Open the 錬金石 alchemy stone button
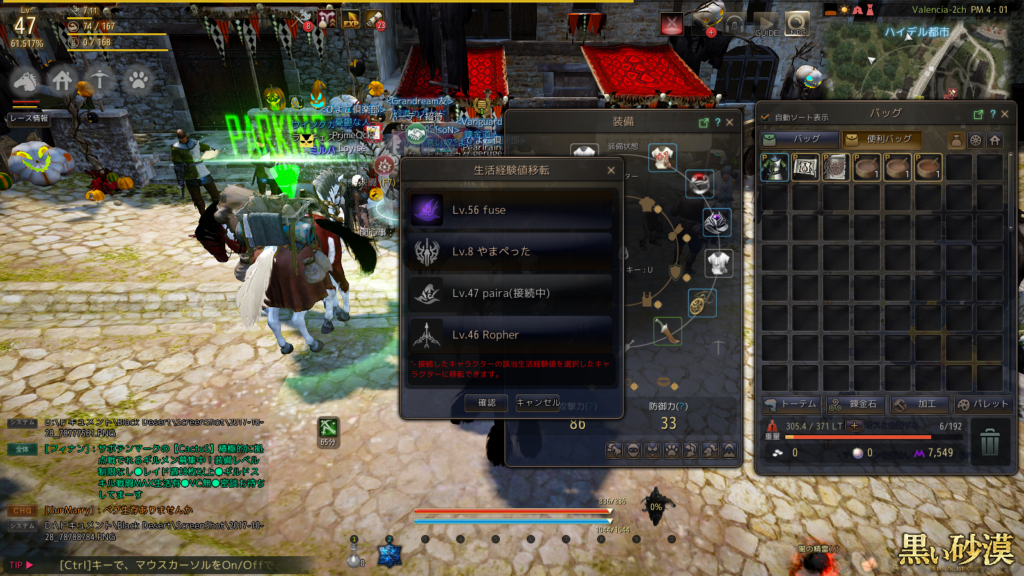The image size is (1024, 576). click(x=855, y=404)
